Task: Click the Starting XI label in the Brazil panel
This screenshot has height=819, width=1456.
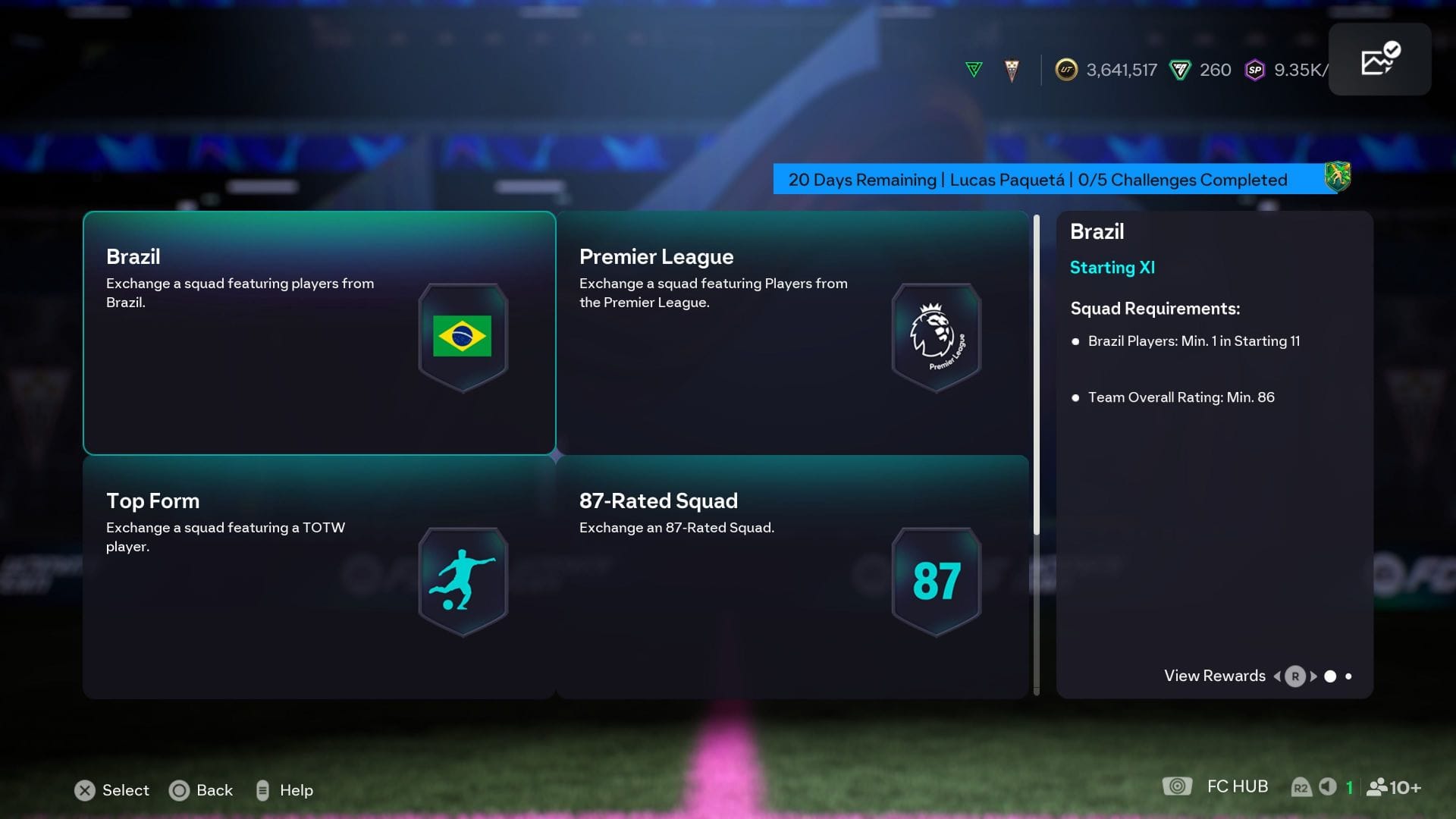Action: (1112, 268)
